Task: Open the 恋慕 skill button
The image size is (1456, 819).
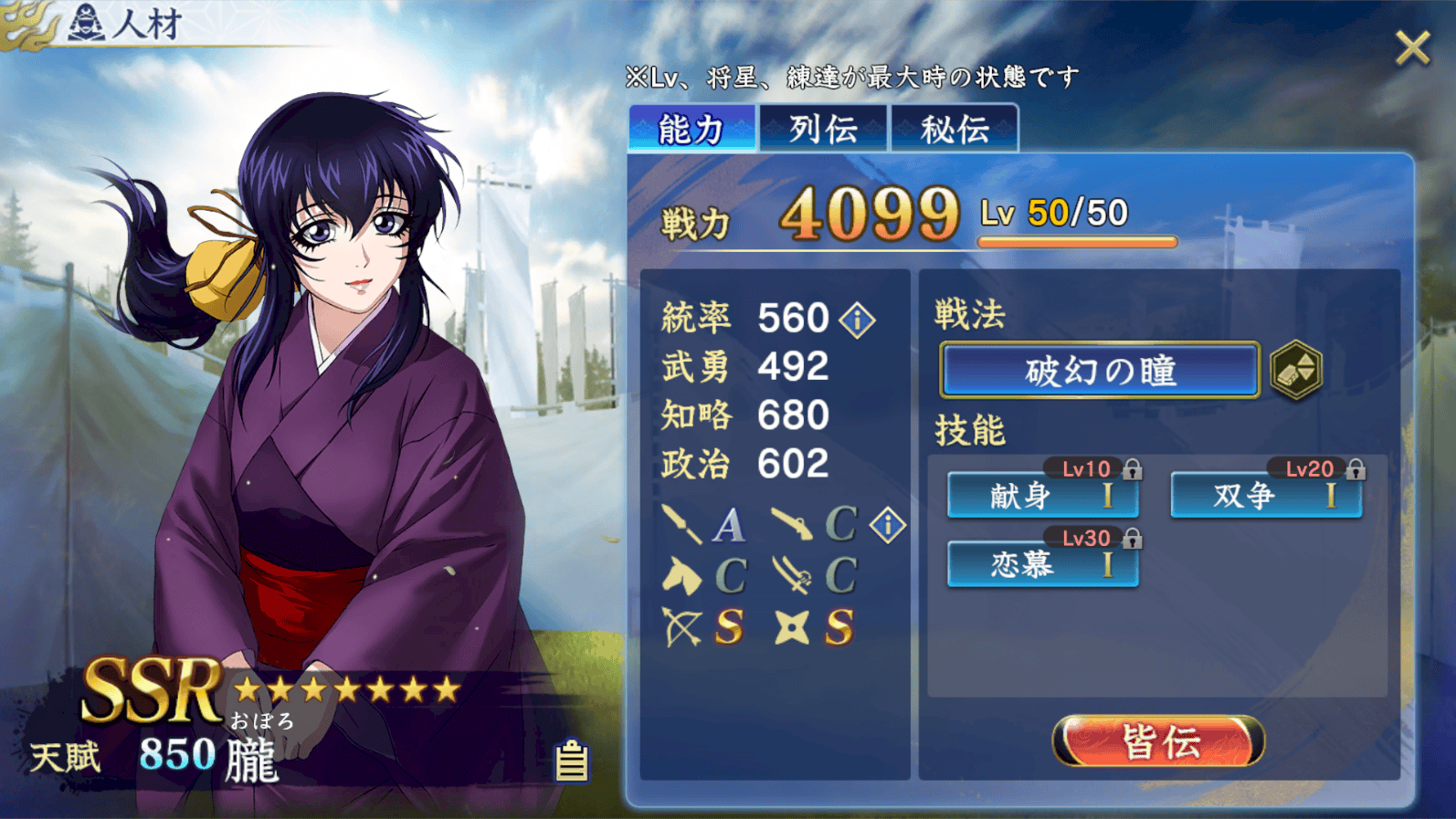Action: 1042,565
